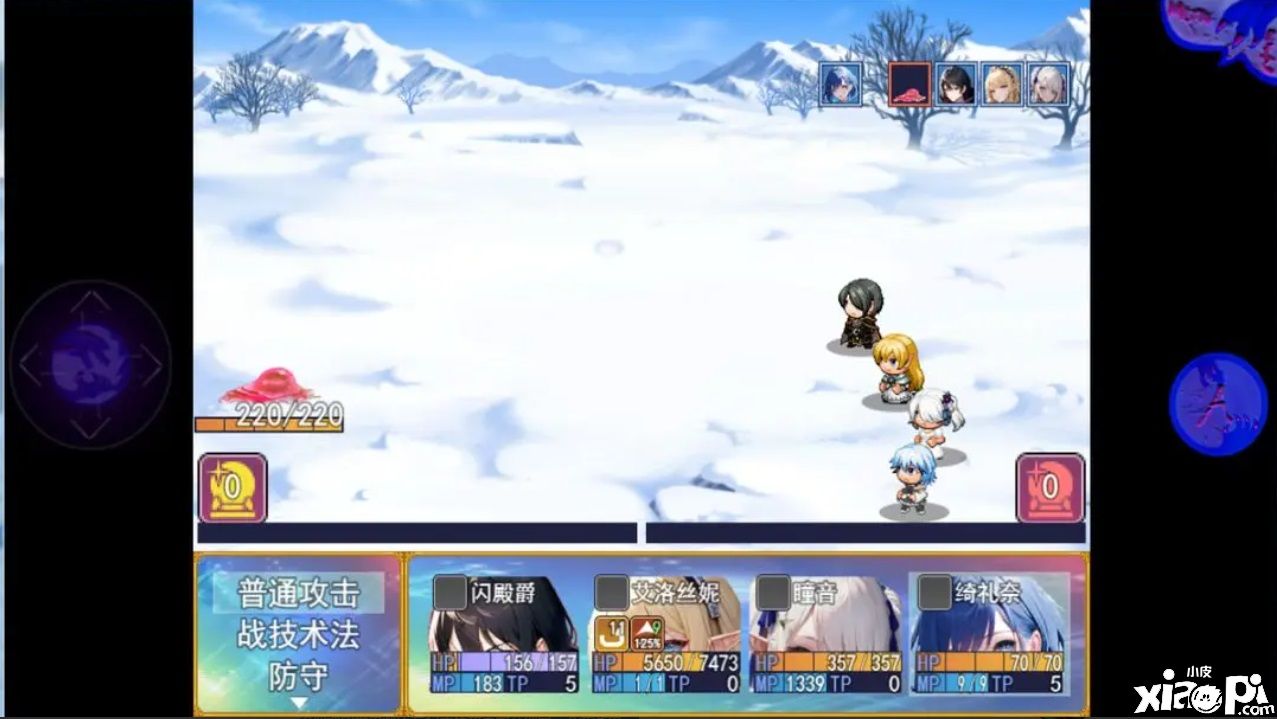Click the blonde girl turn-order portrait

(x=1002, y=84)
